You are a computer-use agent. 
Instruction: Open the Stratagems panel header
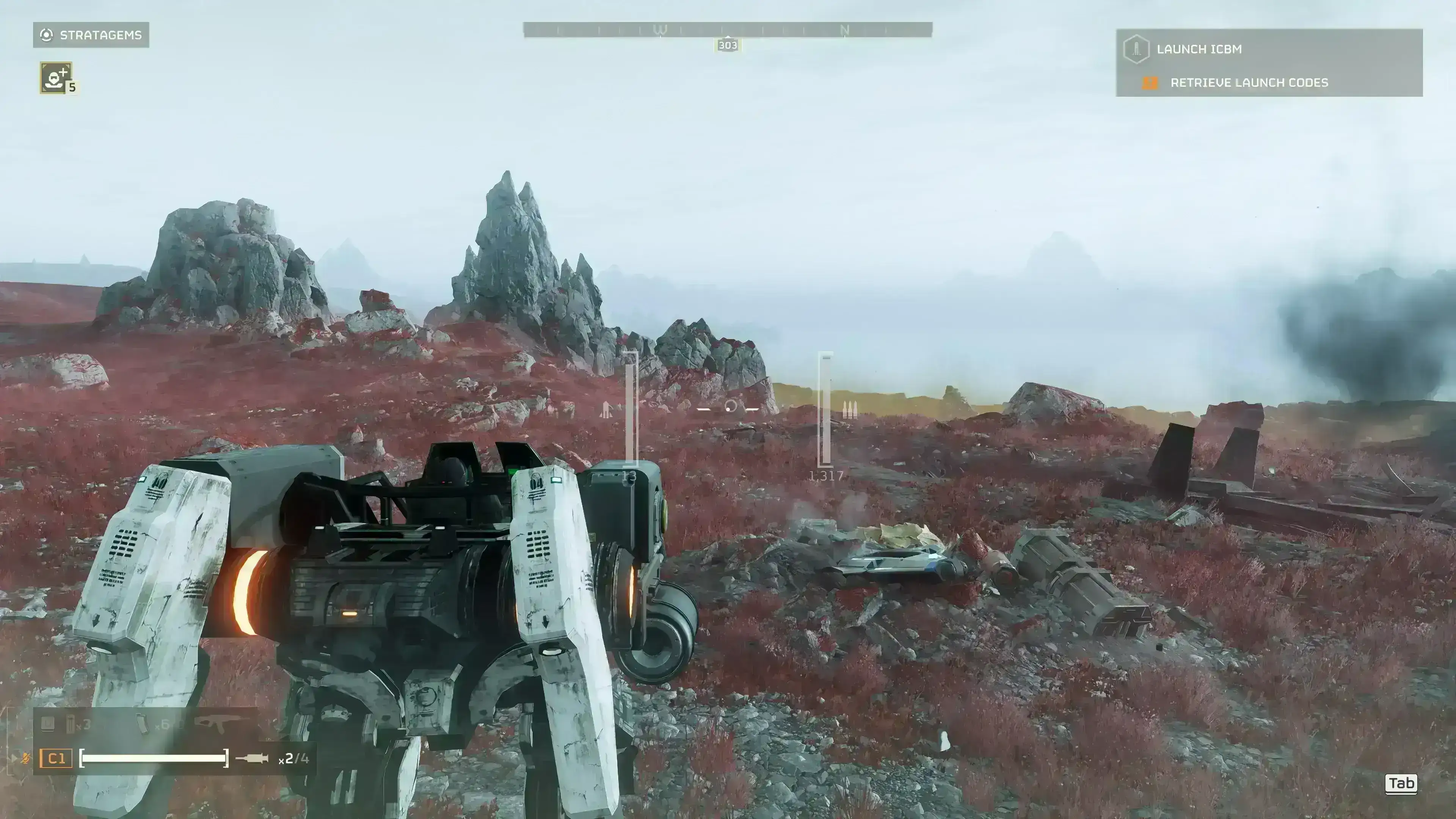point(91,35)
